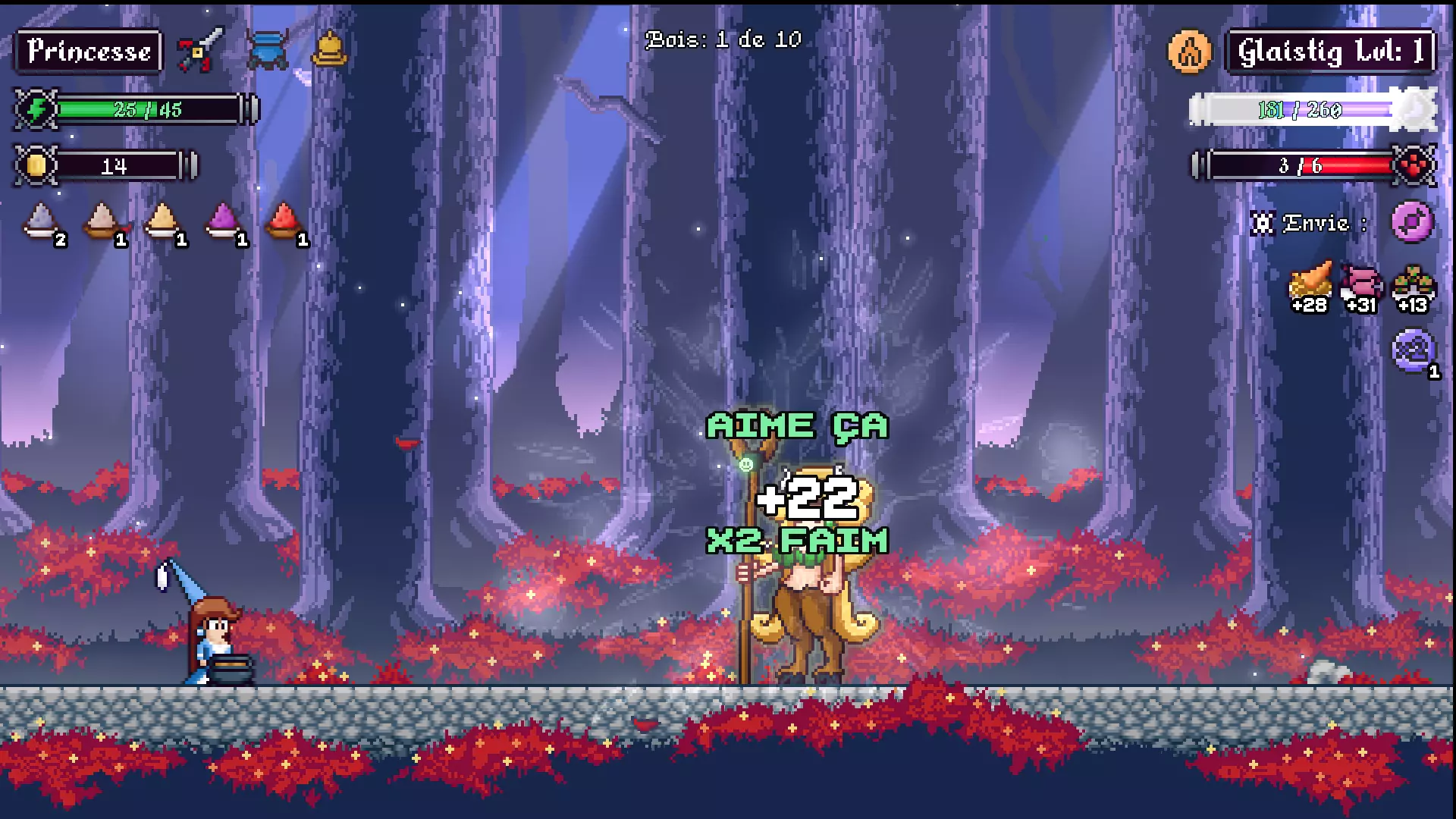
Task: Click the golden bell icon near Princesse's name
Action: click(329, 47)
